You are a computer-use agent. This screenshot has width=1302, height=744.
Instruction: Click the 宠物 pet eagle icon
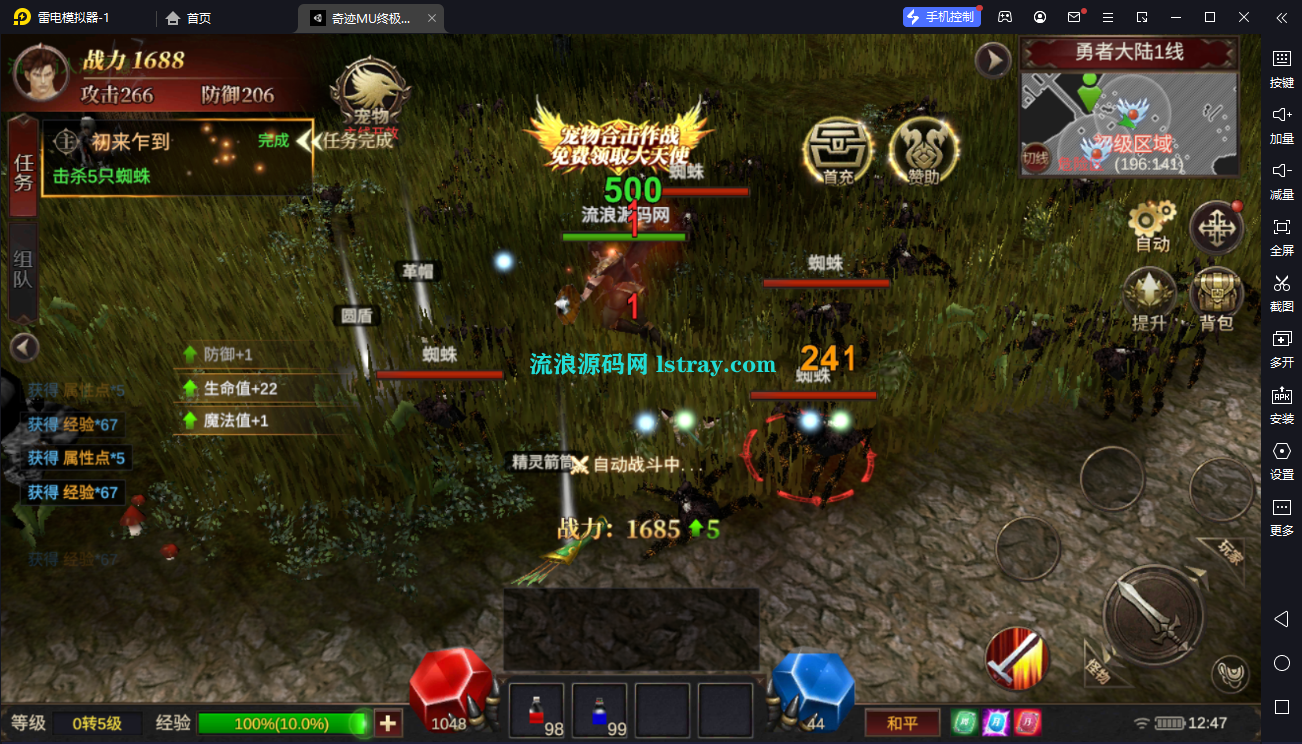(x=370, y=92)
